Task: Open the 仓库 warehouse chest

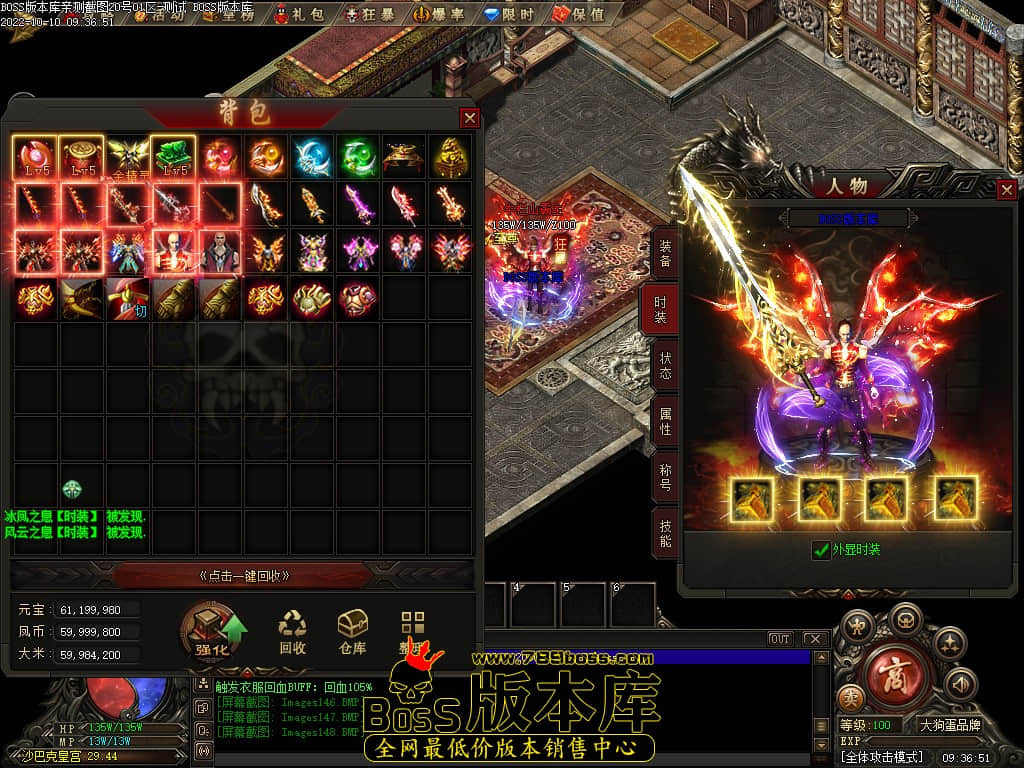Action: click(352, 633)
